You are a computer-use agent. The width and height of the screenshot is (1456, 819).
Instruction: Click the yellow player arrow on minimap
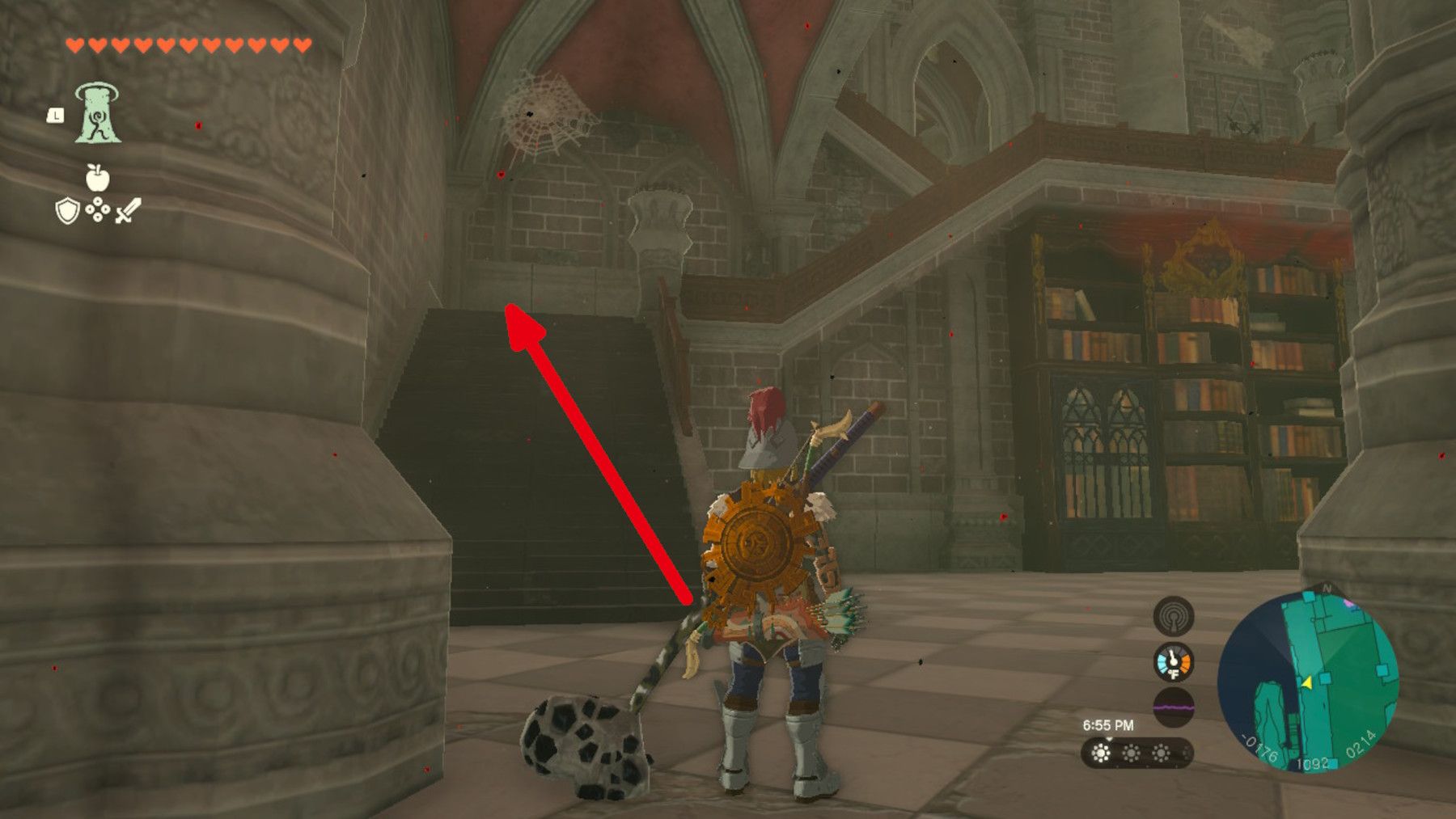[x=1308, y=683]
